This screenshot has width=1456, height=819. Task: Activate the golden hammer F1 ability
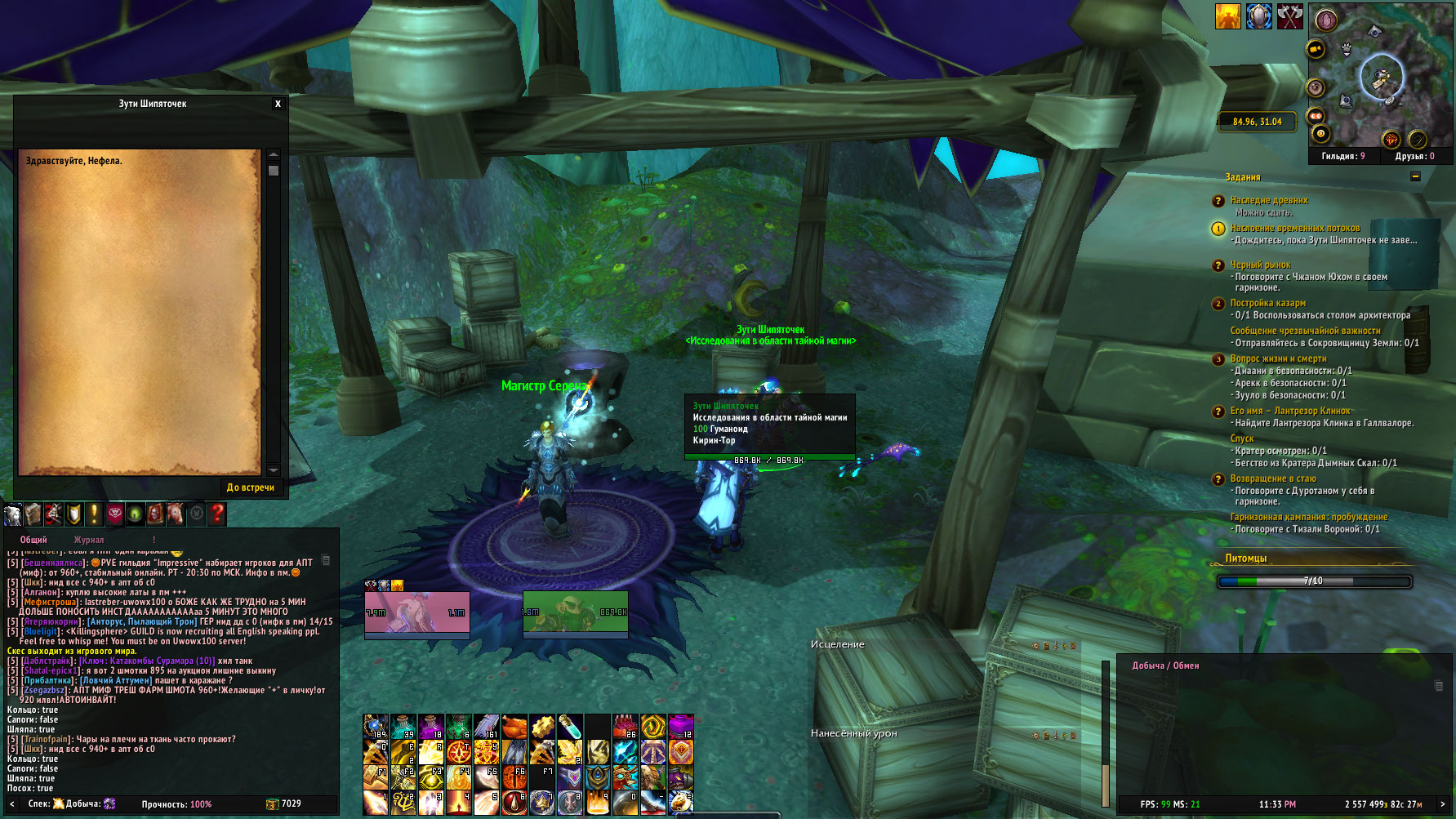coord(376,776)
